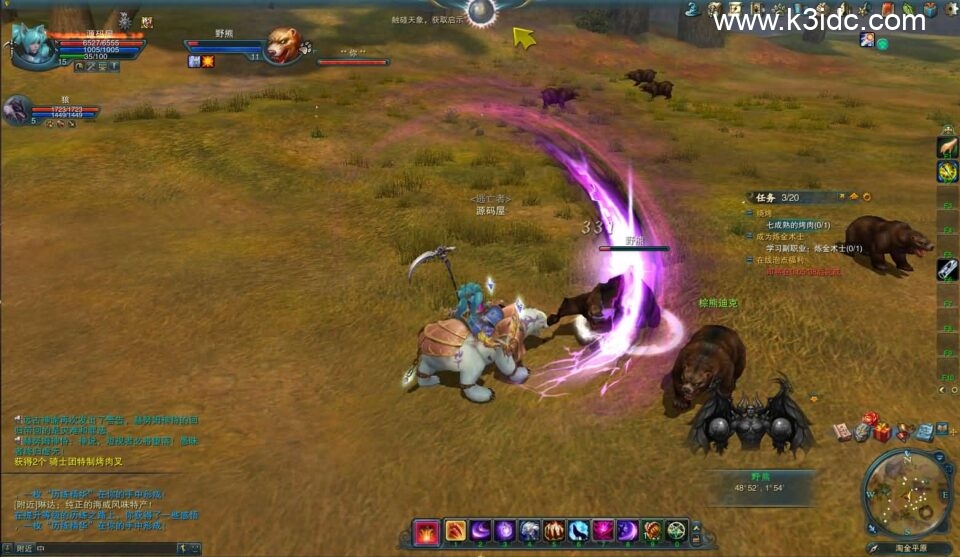The image size is (960, 557).
Task: Open the green leaf menu icon
Action: [907, 10]
